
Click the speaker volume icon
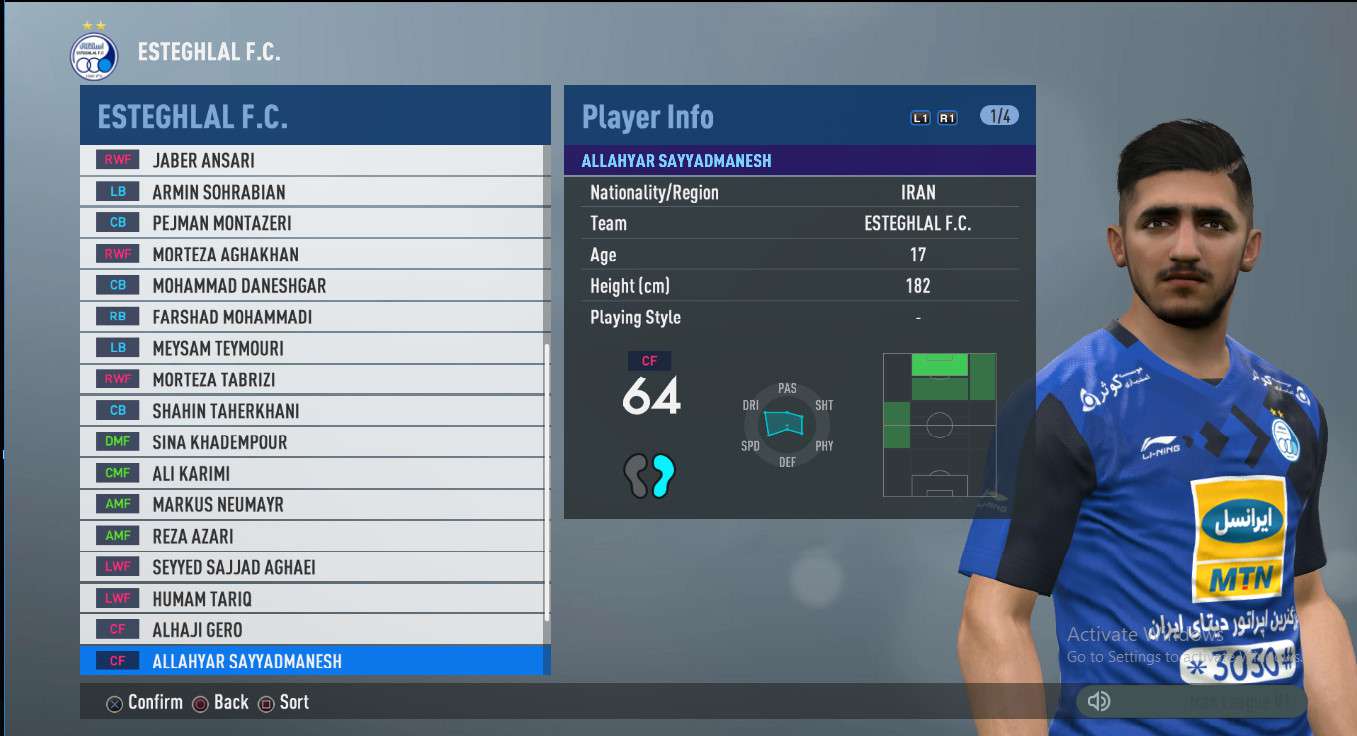point(1098,701)
